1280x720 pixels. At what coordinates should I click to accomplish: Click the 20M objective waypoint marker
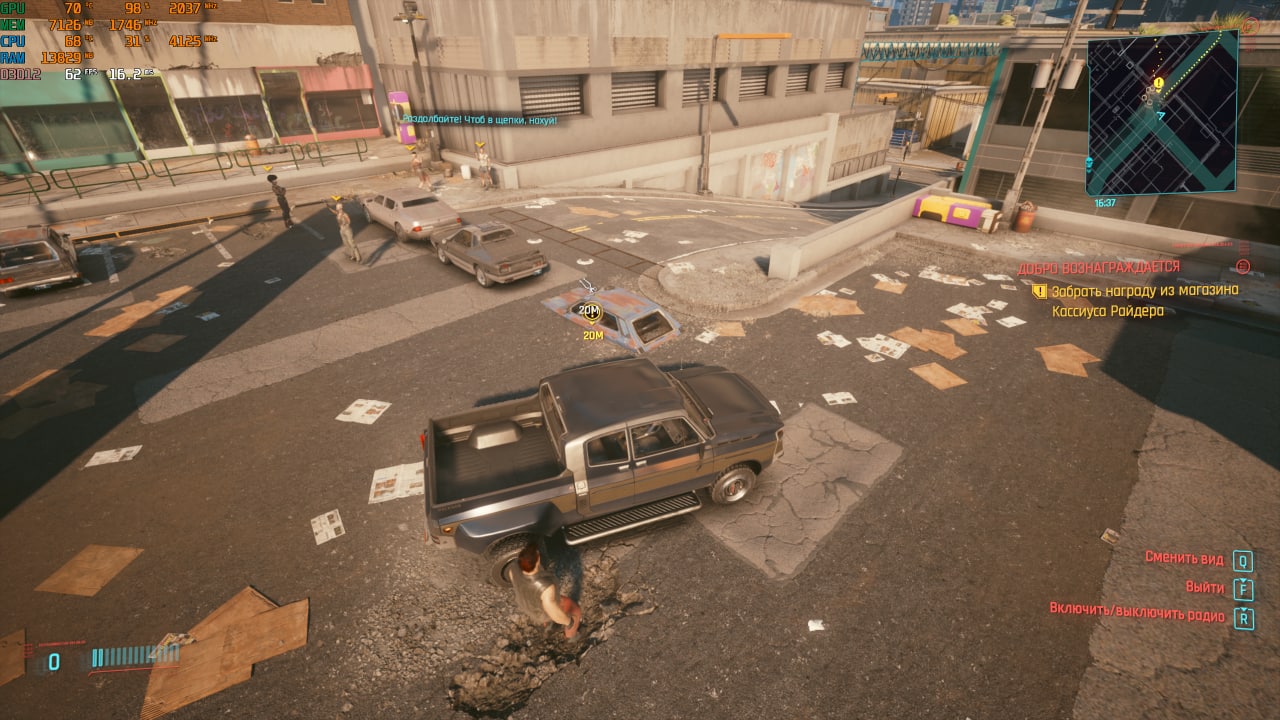tap(591, 311)
